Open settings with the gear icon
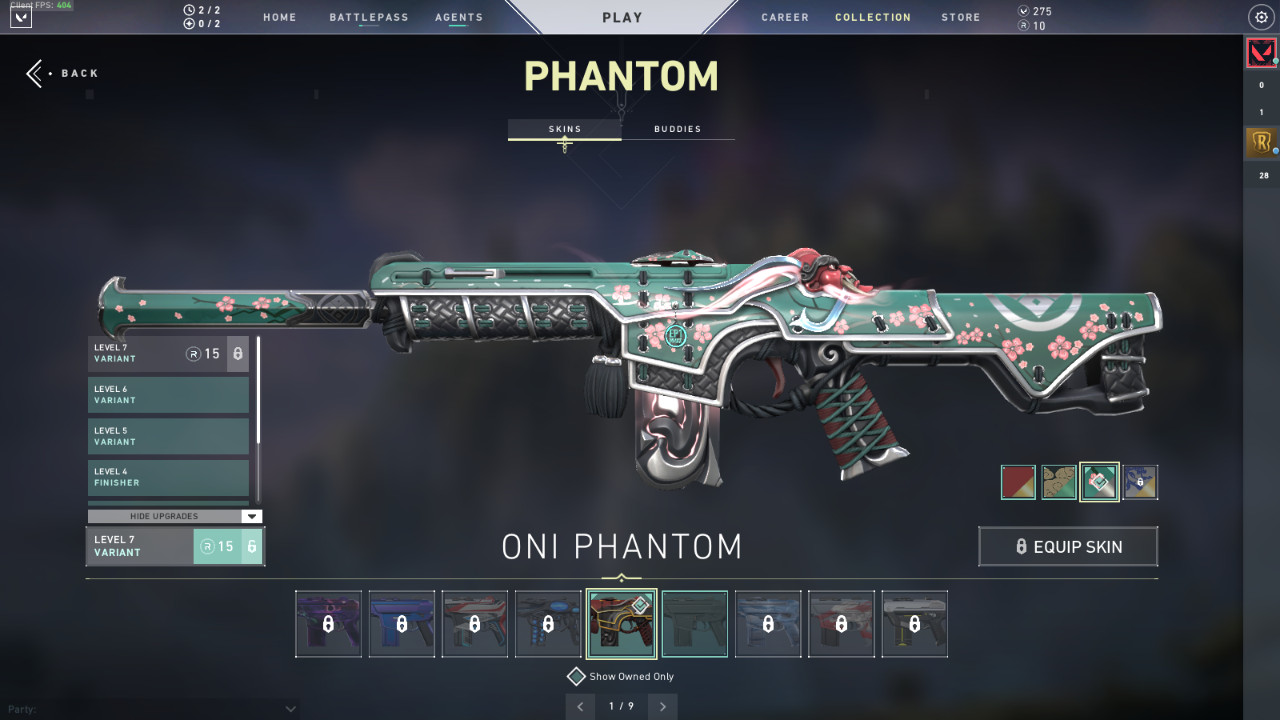This screenshot has width=1280, height=720. coord(1260,17)
